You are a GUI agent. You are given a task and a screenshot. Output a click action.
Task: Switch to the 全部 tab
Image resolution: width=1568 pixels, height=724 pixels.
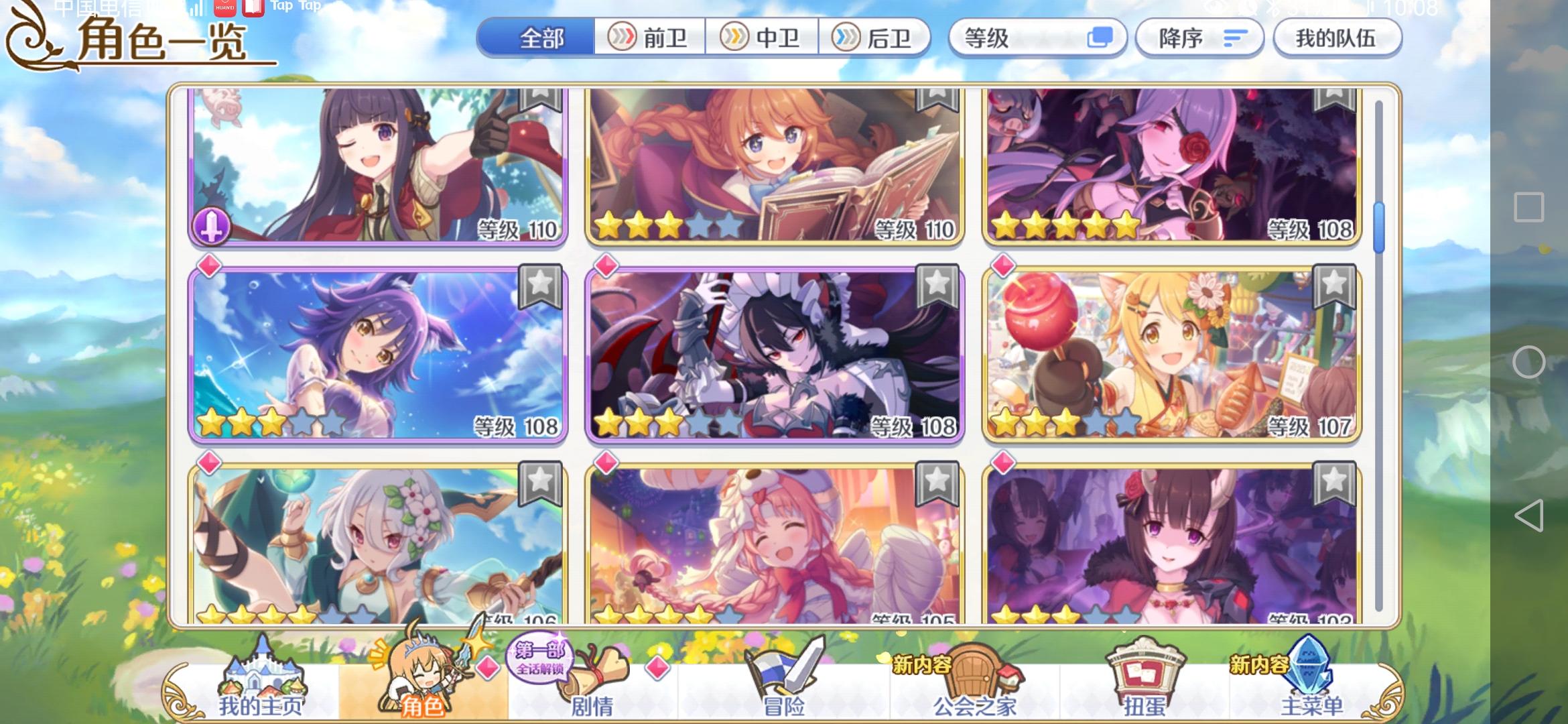541,38
